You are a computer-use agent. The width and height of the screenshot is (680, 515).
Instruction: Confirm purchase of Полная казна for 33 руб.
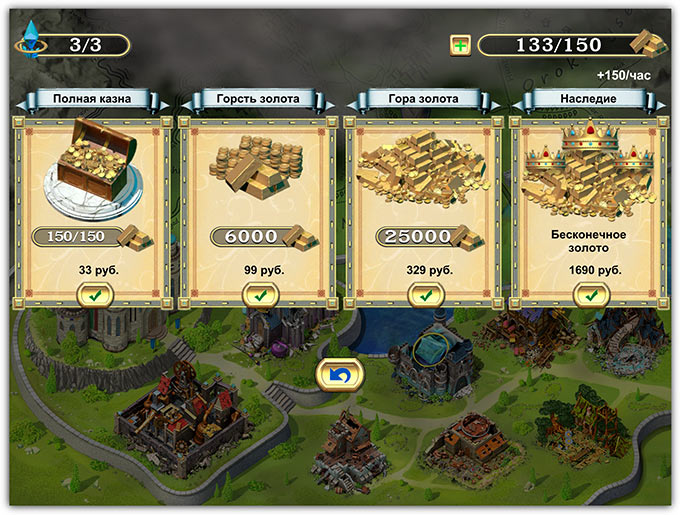click(x=95, y=295)
